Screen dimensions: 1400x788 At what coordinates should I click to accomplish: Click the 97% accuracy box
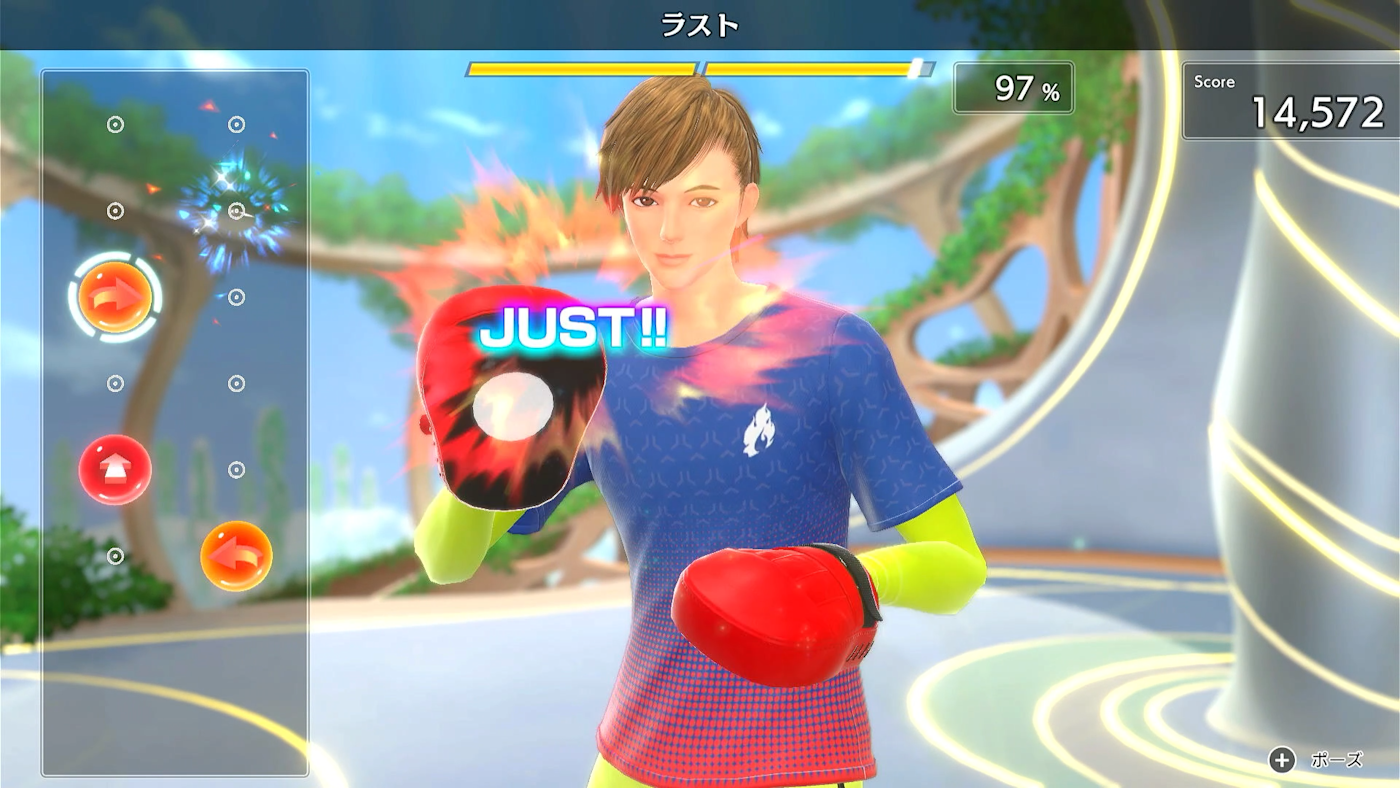(1012, 88)
